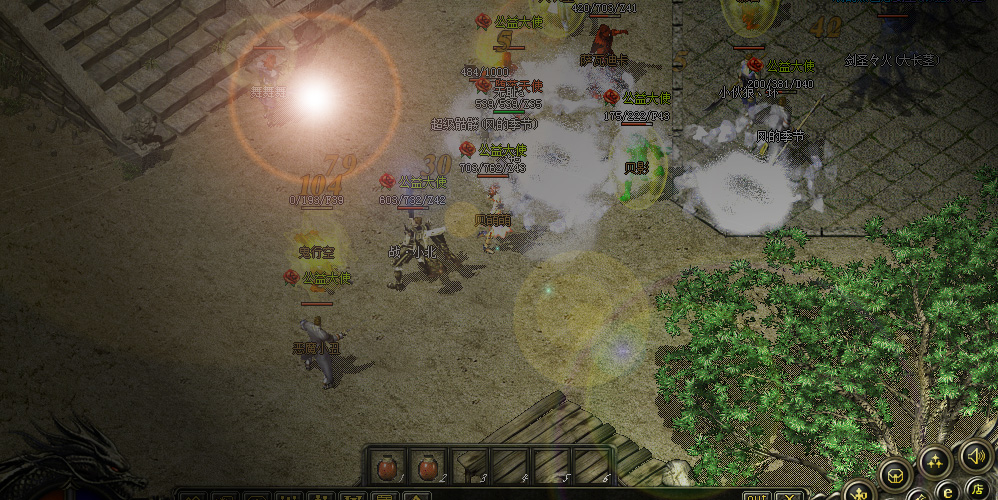Click the 'out' logout button
Image resolution: width=998 pixels, height=500 pixels.
point(756,496)
